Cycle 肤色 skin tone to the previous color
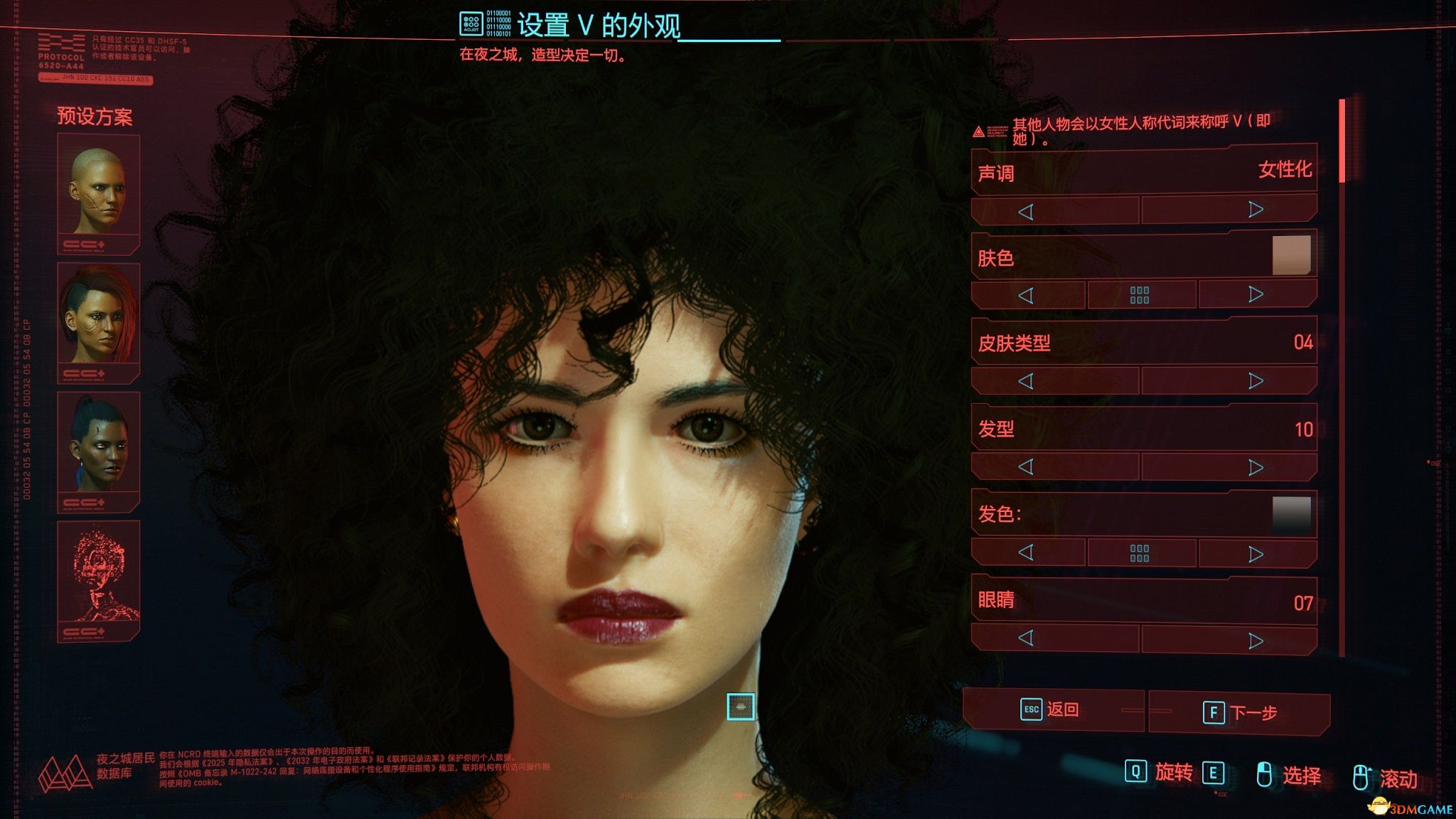1456x819 pixels. [x=1025, y=295]
